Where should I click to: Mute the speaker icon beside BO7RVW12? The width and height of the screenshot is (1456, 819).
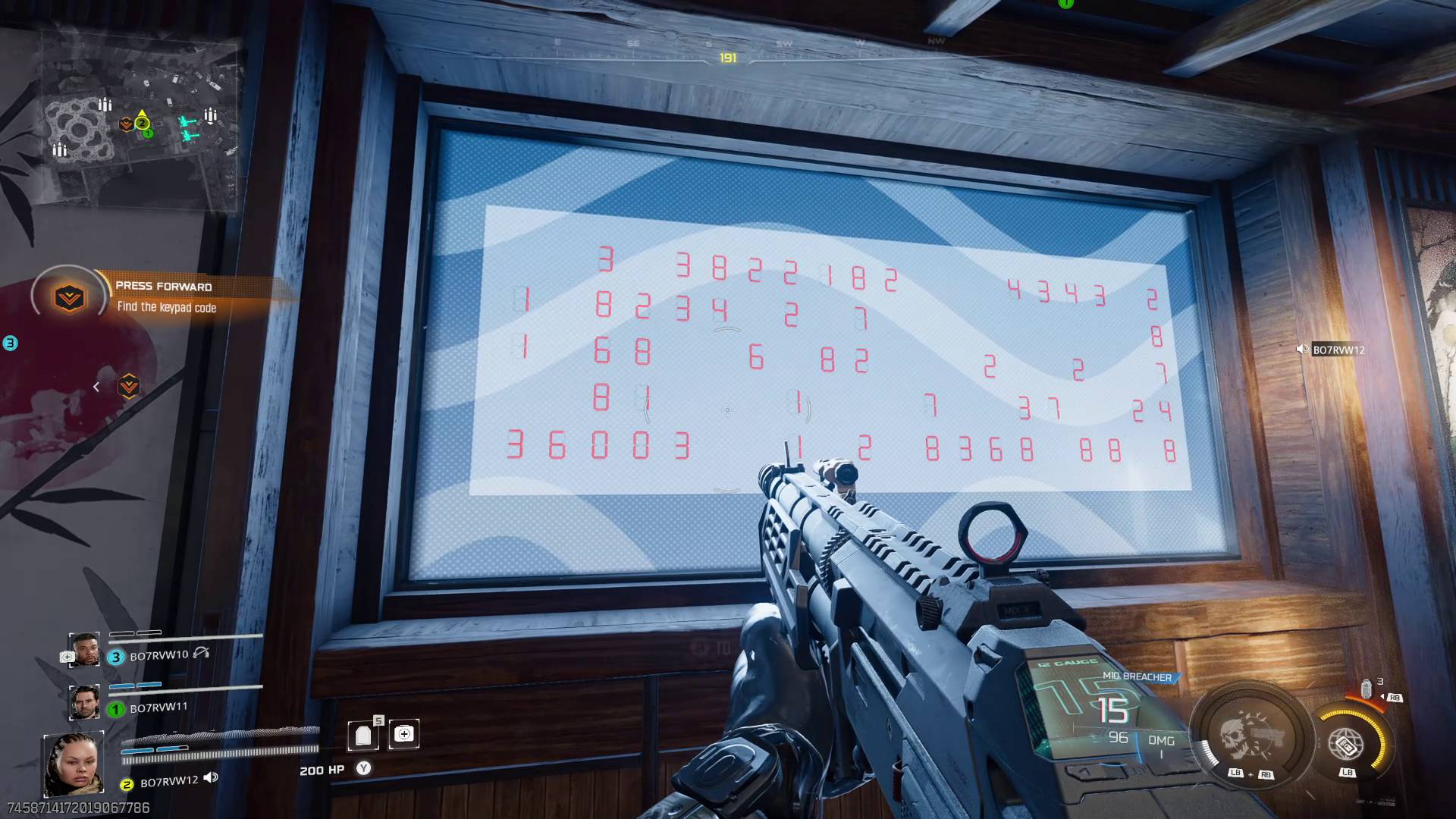(x=211, y=778)
